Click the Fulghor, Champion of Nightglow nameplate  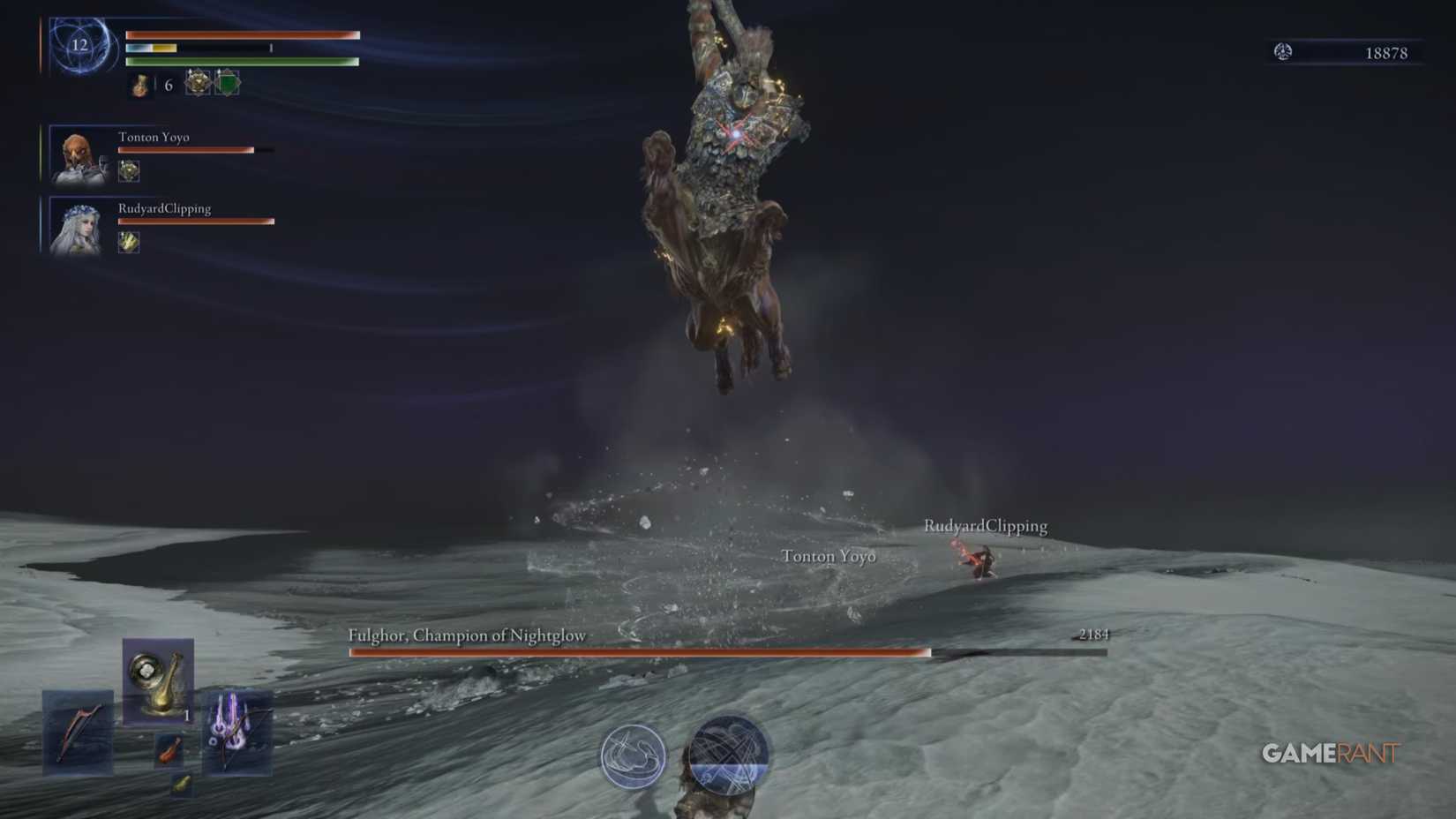tap(468, 635)
